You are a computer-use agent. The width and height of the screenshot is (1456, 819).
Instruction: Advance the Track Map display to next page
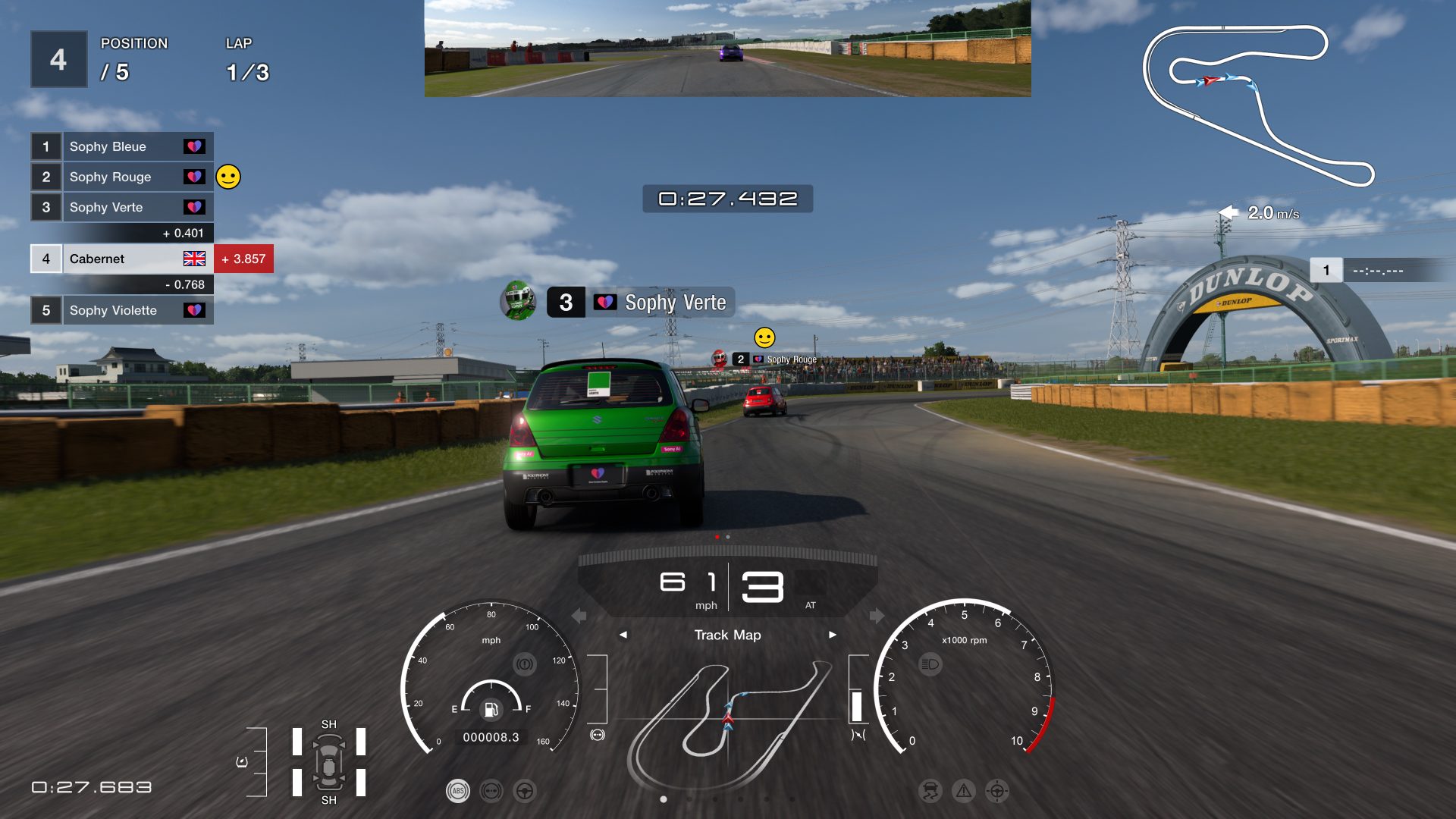pyautogui.click(x=832, y=635)
